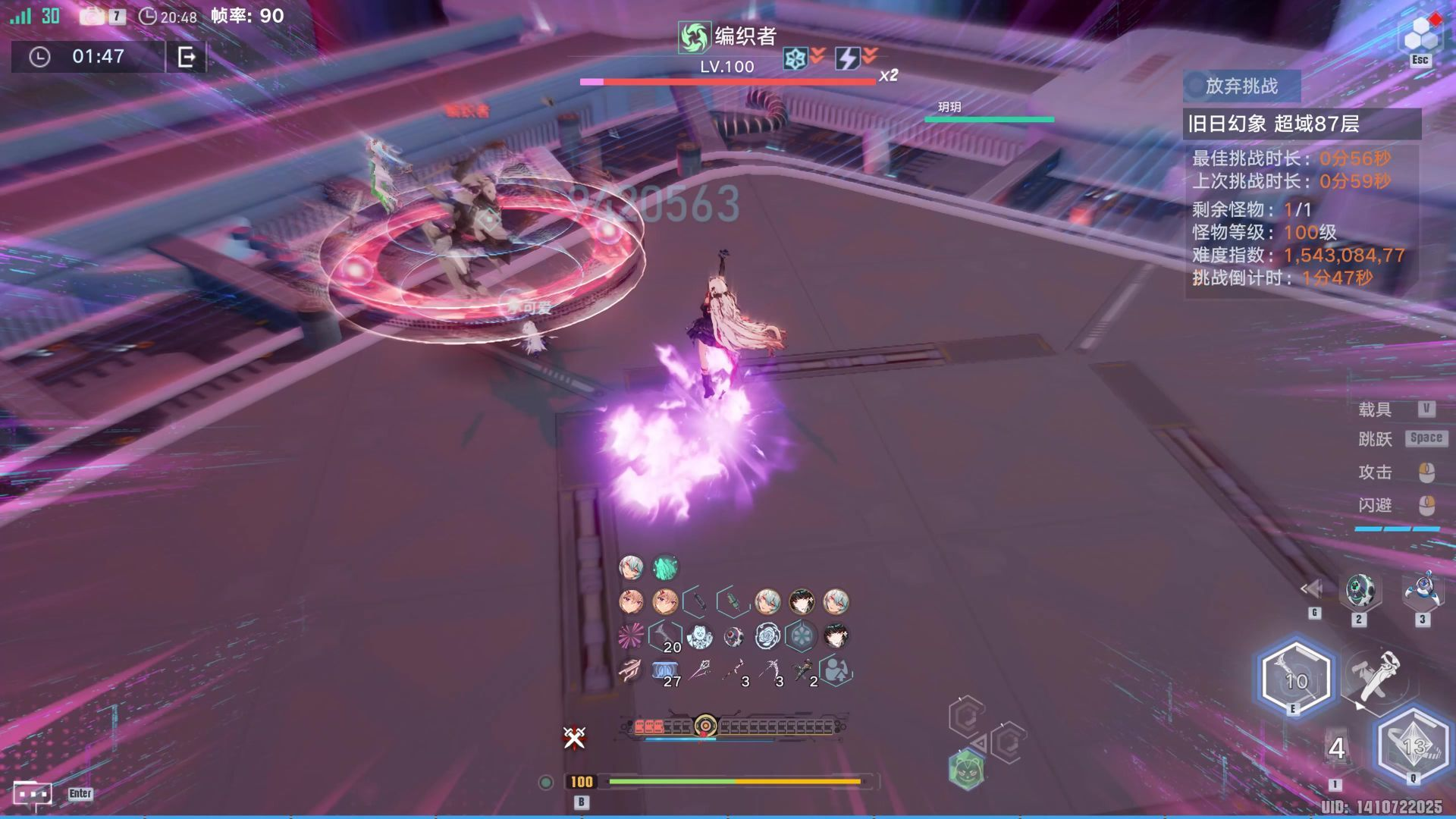Open the hexagon-cluster main menu icon
Viewport: 1456px width, 819px height.
[1420, 34]
